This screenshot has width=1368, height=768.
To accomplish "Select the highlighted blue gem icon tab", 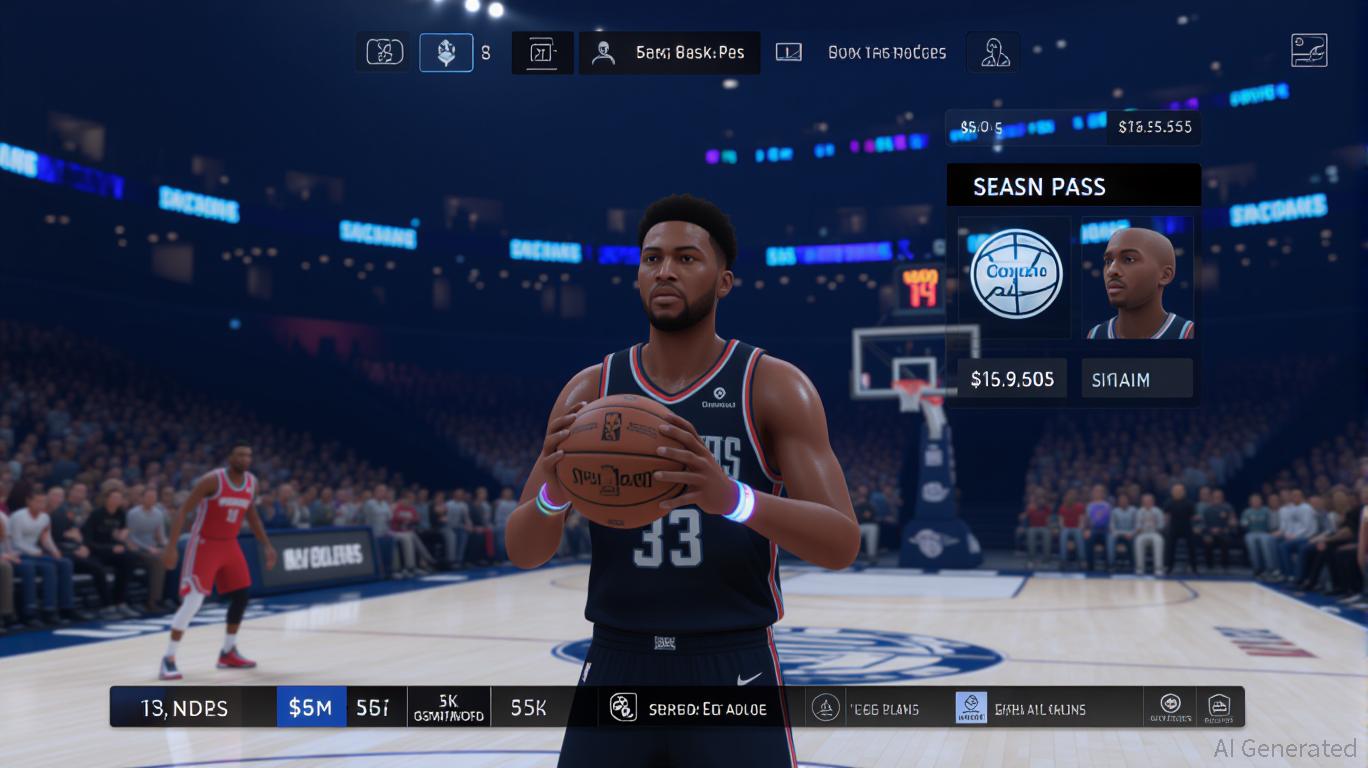I will [x=446, y=53].
